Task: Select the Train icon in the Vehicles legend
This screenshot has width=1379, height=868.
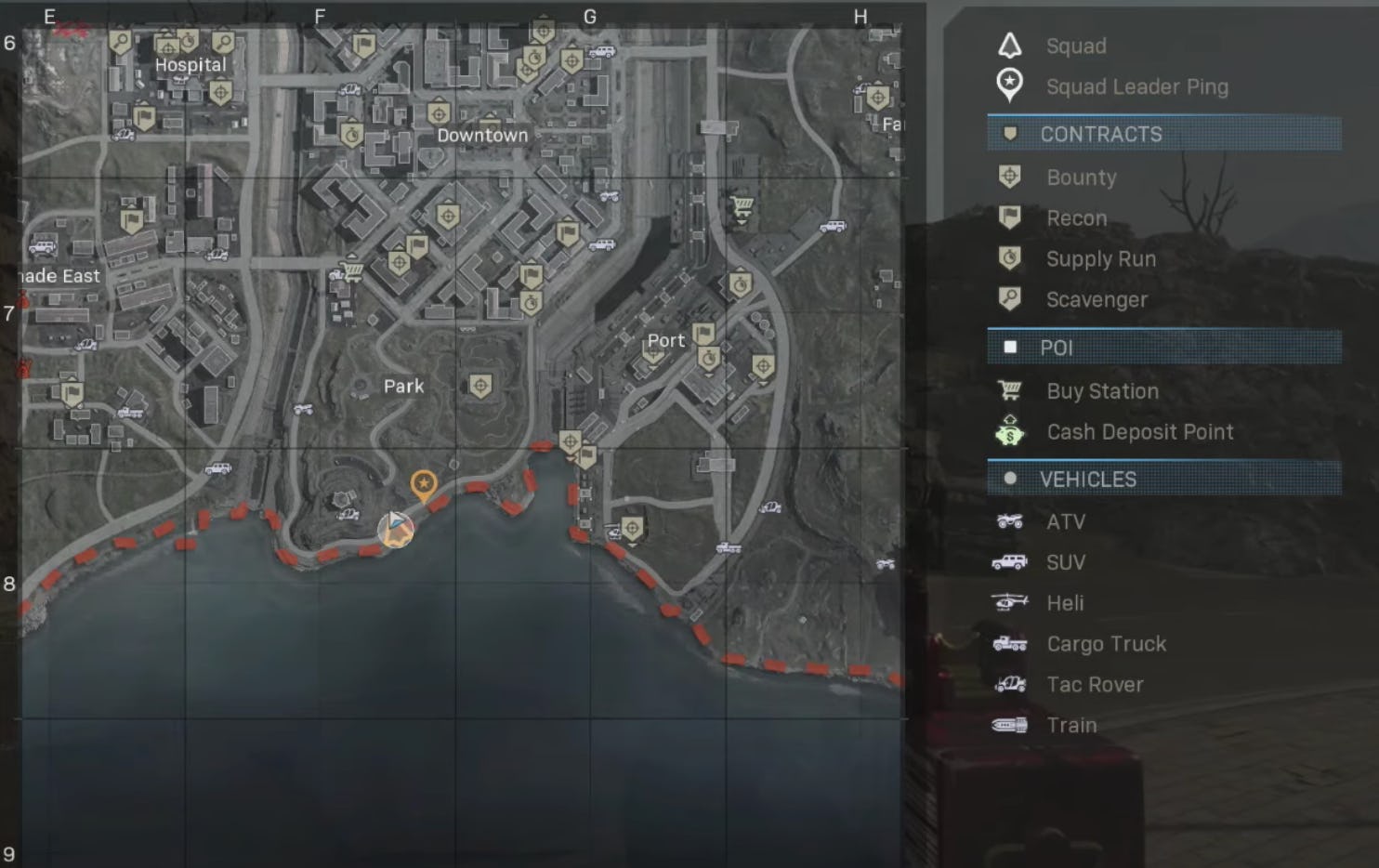Action: pos(1010,725)
